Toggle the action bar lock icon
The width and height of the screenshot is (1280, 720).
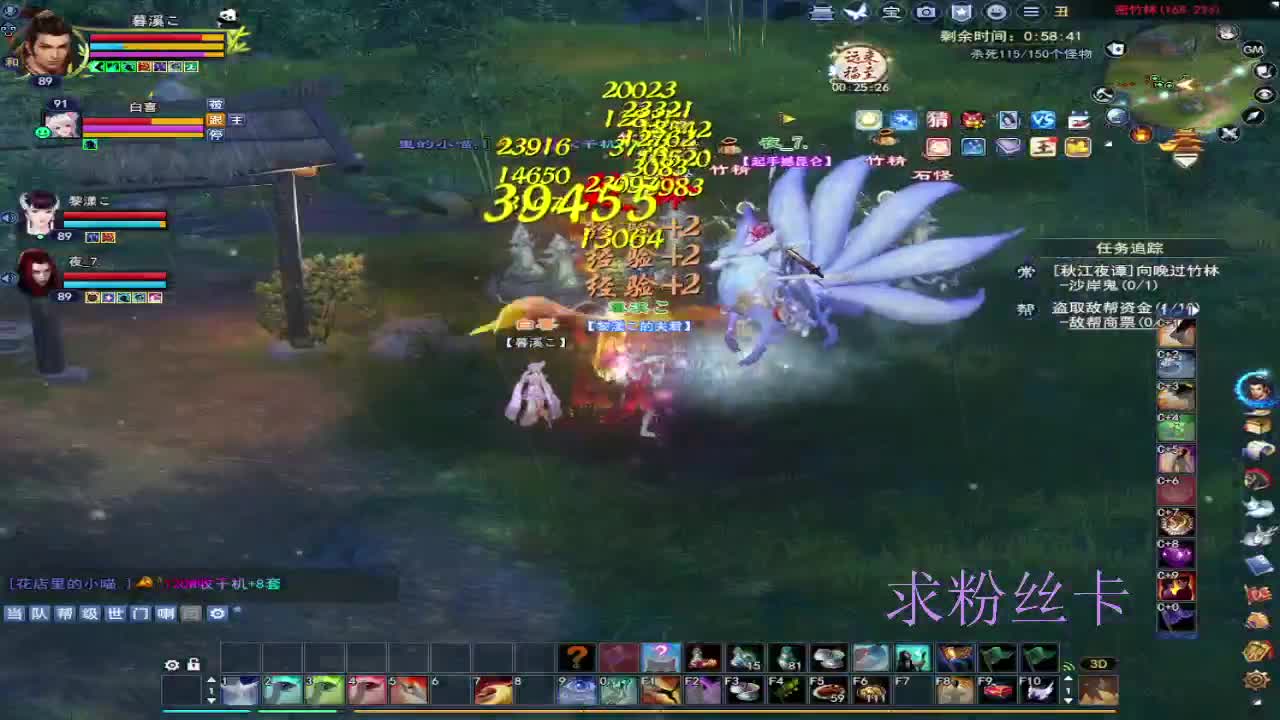pos(194,665)
